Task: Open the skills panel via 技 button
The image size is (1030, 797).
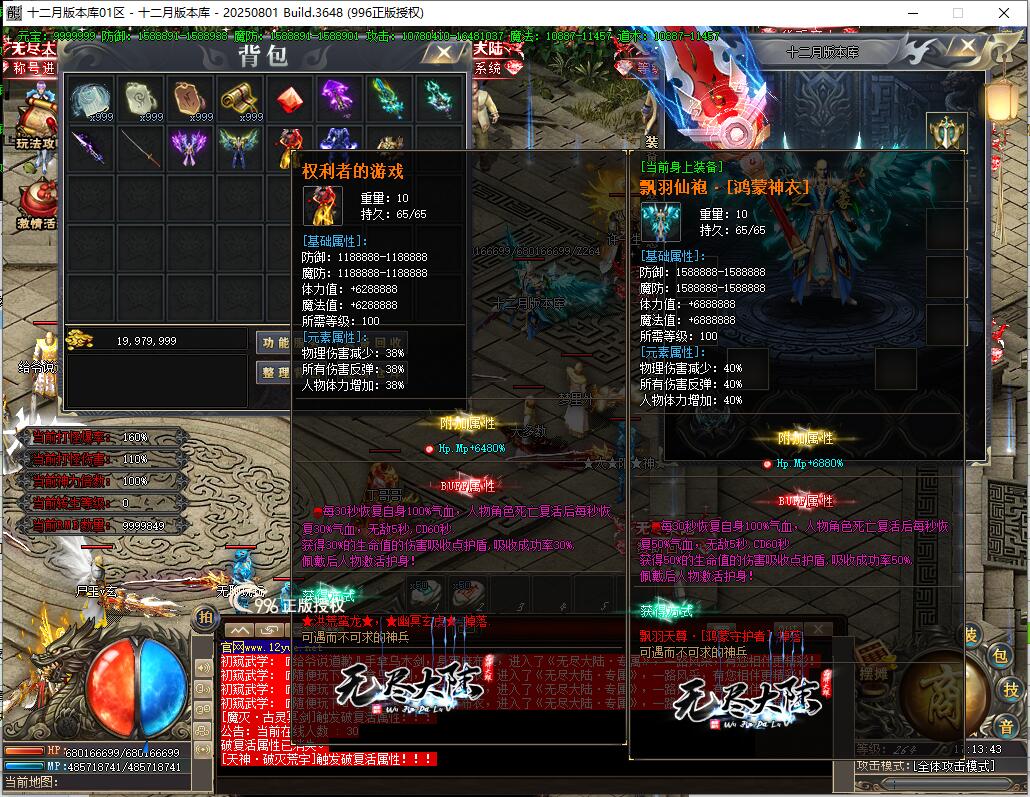Action: click(1010, 689)
